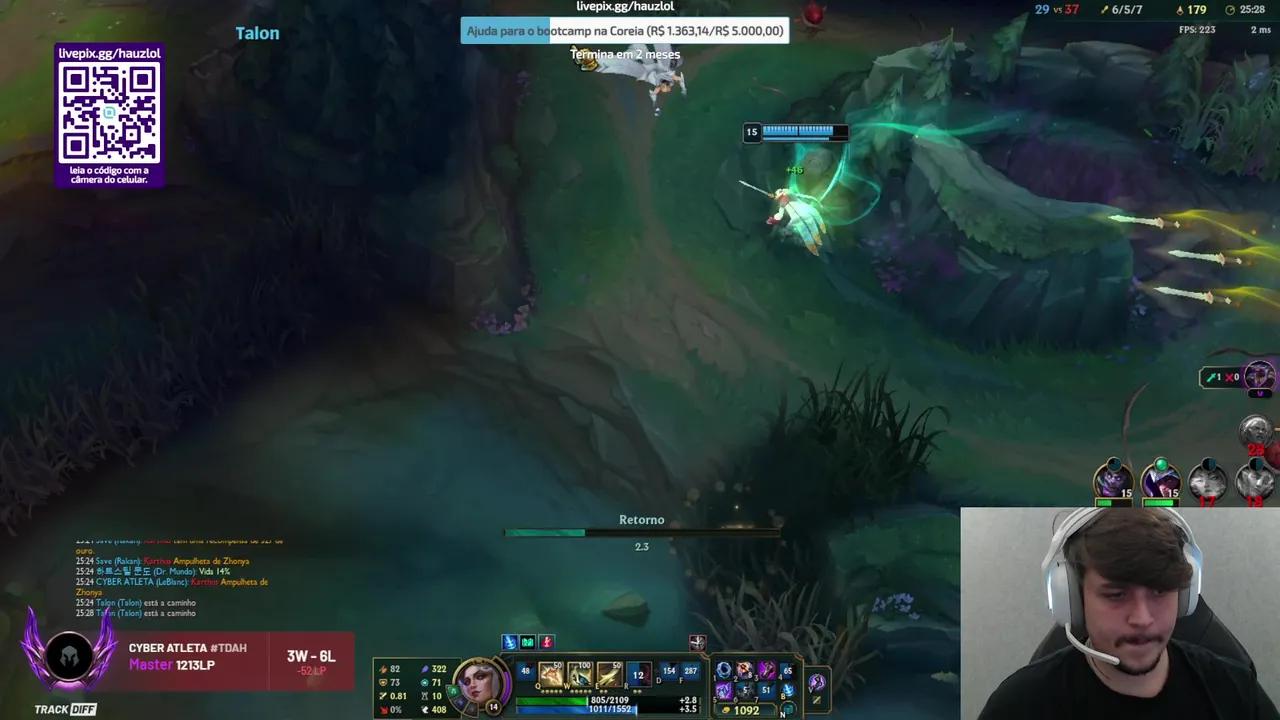
Task: Click the blue item in slot 1
Action: (x=722, y=668)
